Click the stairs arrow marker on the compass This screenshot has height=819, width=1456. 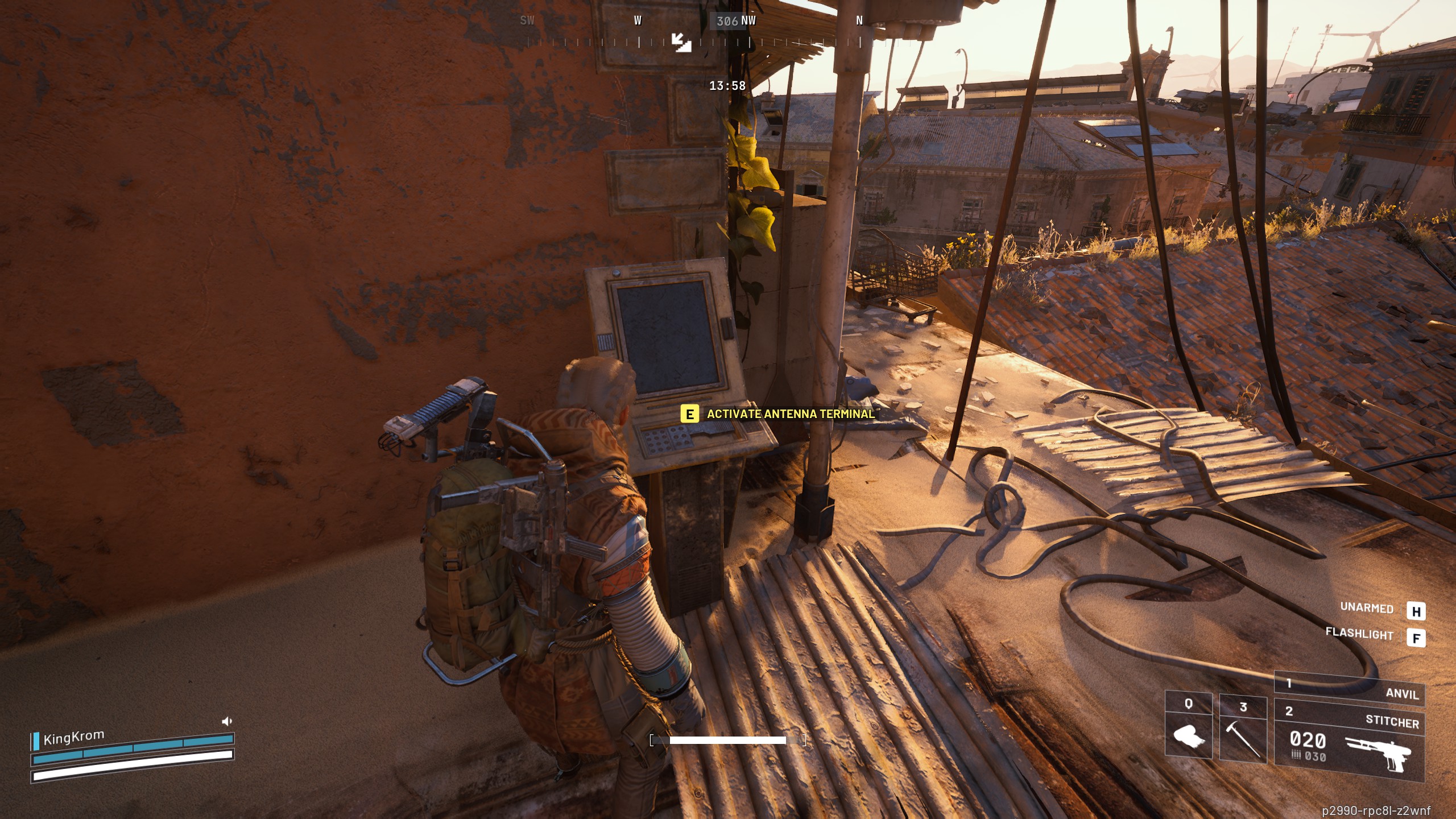(682, 42)
